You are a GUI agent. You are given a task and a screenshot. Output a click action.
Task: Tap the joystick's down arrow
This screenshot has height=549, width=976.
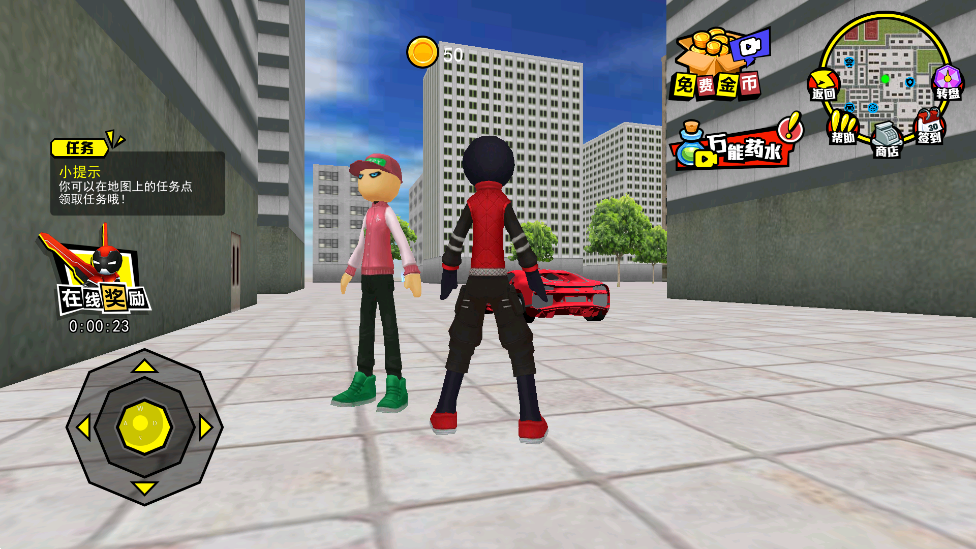145,488
